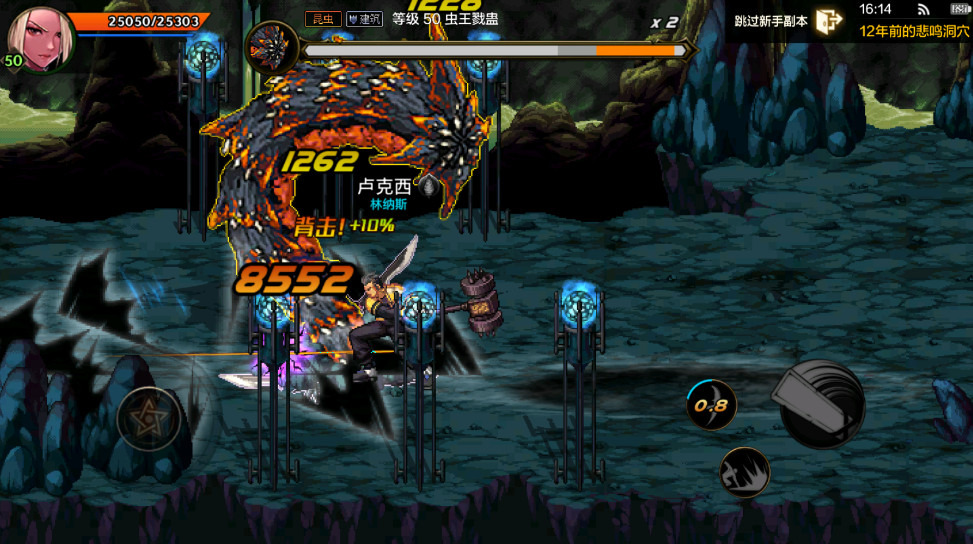This screenshot has width=973, height=544.
Task: Use the main basic attack button
Action: point(821,404)
